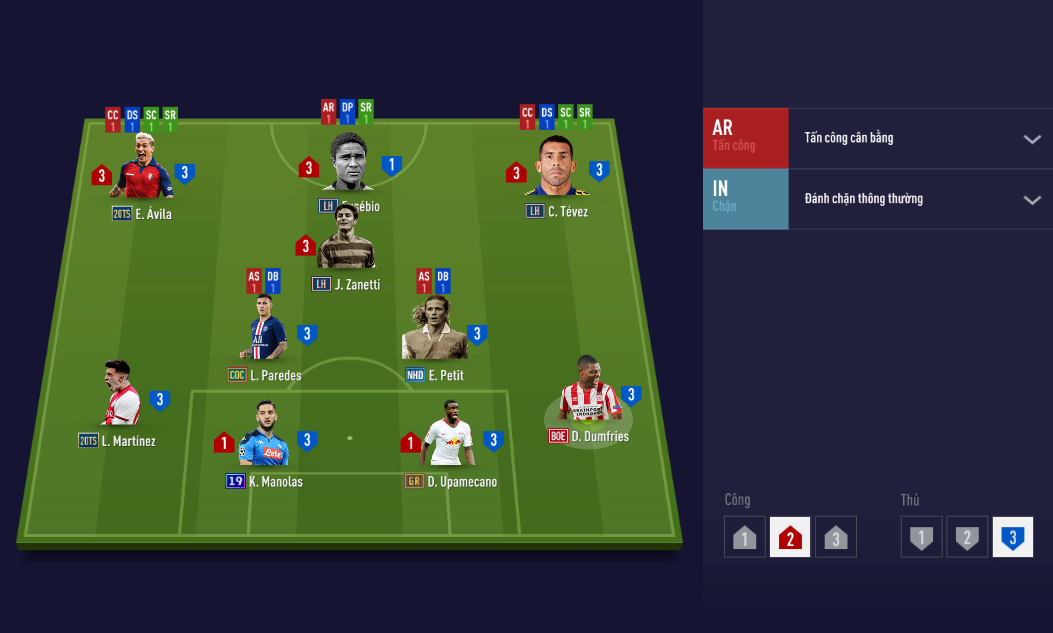Choose attack level 2 button

coord(790,537)
